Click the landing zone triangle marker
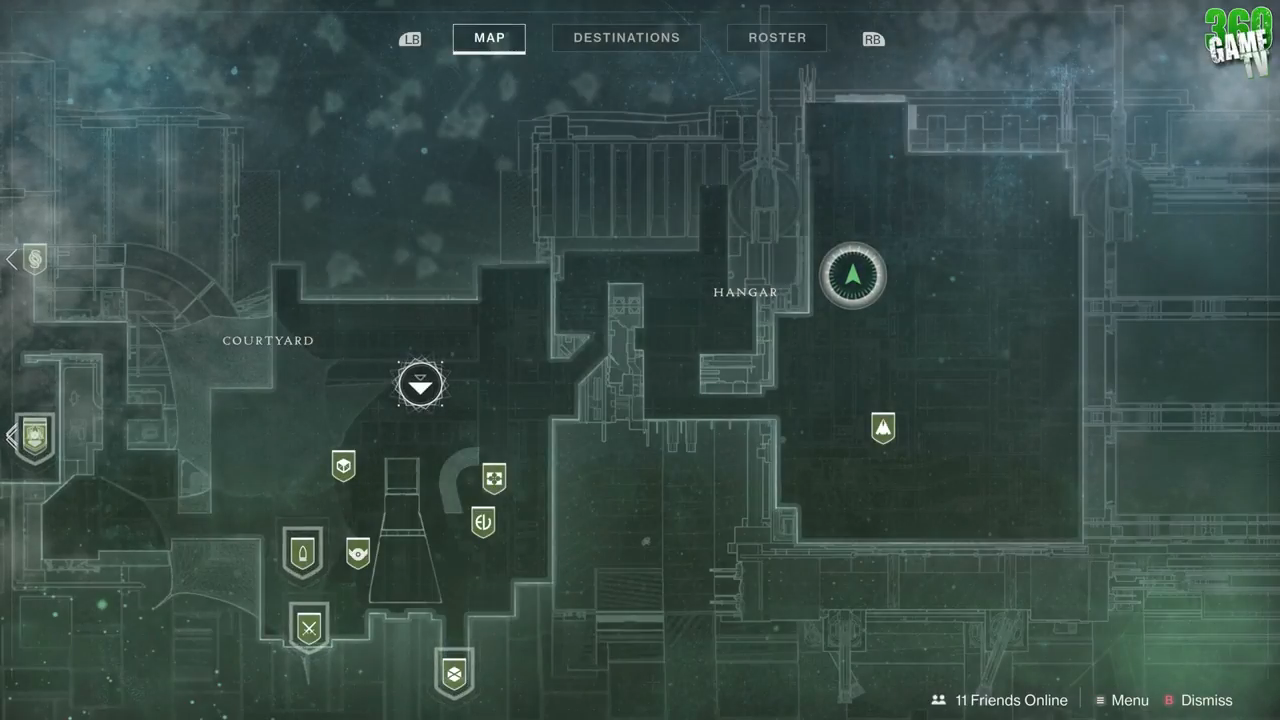The height and width of the screenshot is (720, 1280). 420,385
